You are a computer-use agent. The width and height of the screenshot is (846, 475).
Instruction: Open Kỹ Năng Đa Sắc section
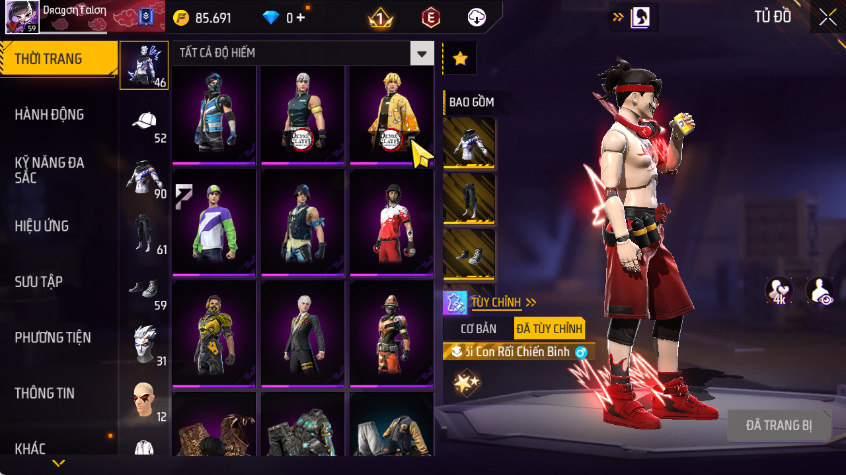click(50, 169)
